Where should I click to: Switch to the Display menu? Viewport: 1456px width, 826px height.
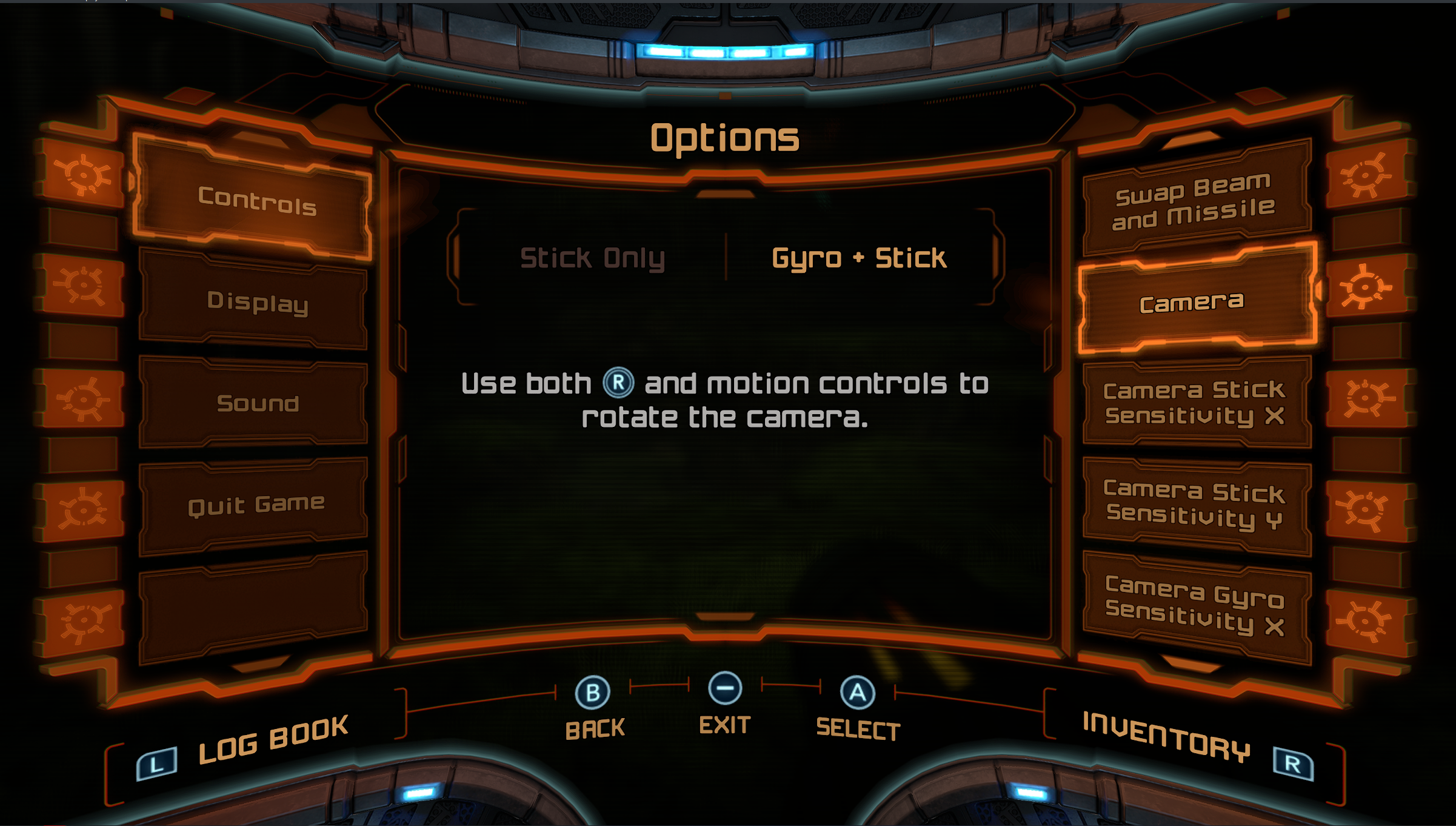[257, 303]
